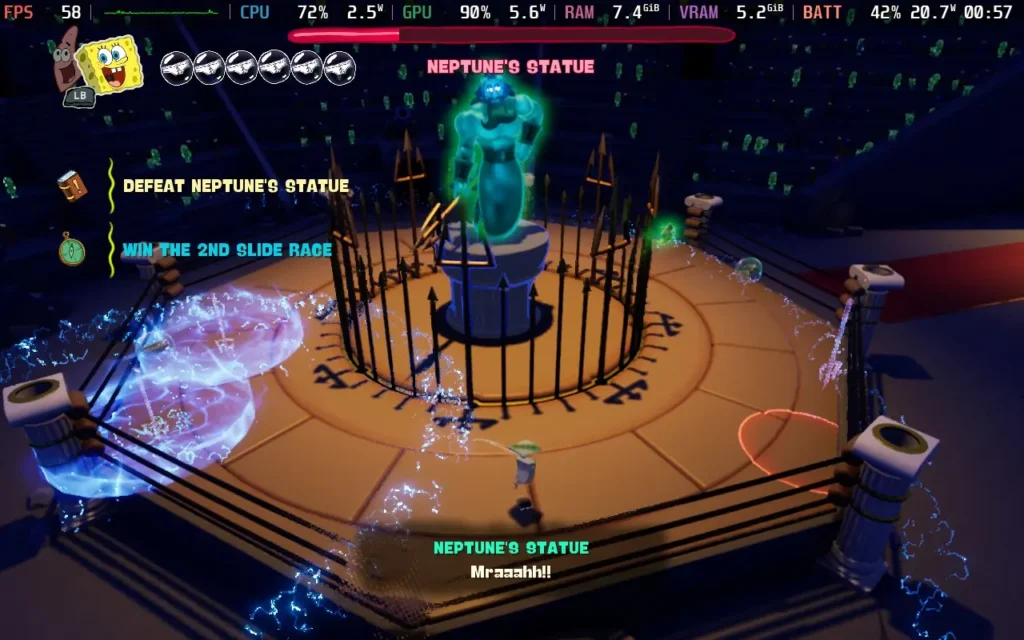Click the quest book icon
This screenshot has height=640, width=1024.
[x=72, y=186]
